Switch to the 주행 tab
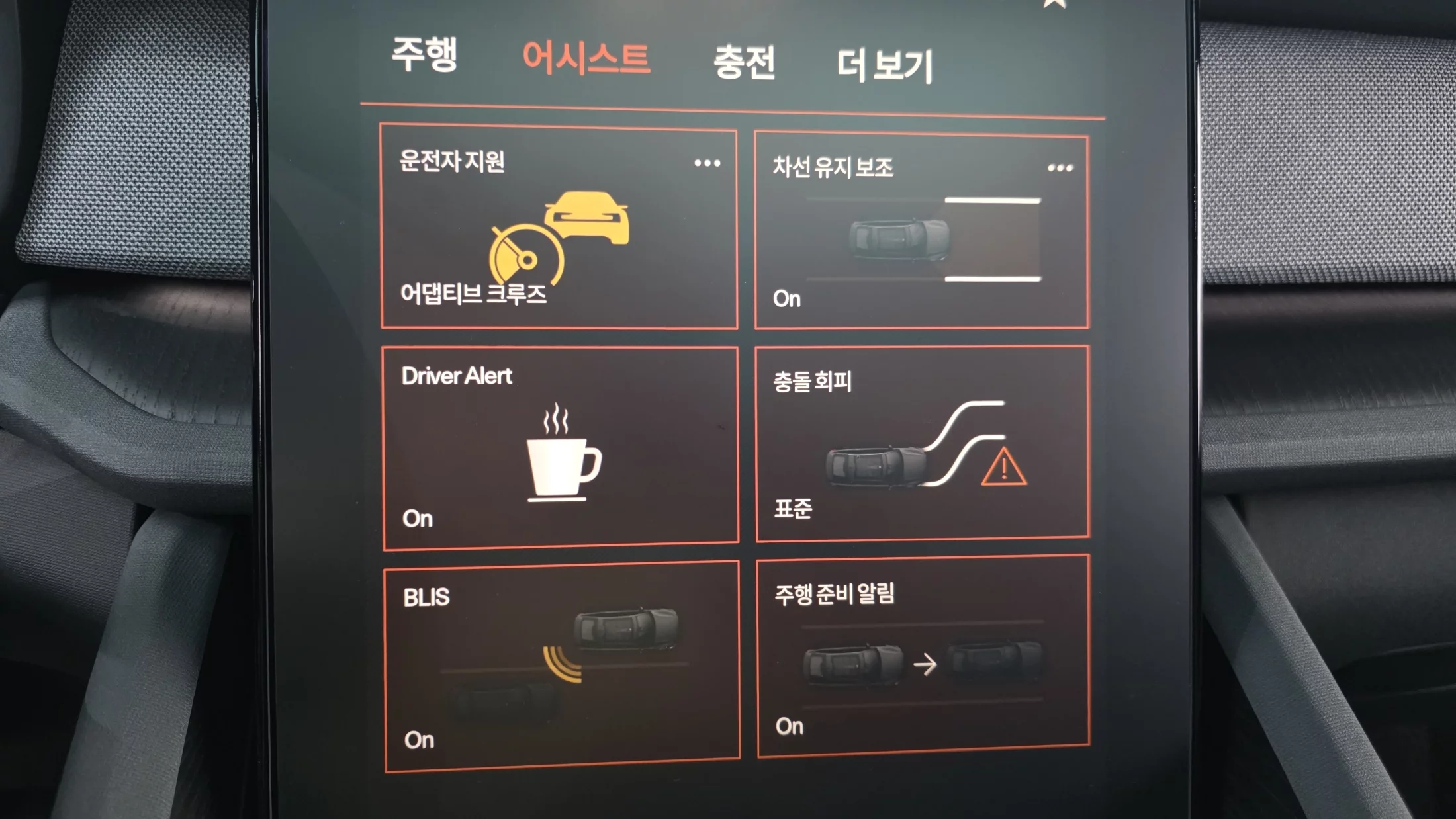Viewport: 1456px width, 819px height. point(424,54)
